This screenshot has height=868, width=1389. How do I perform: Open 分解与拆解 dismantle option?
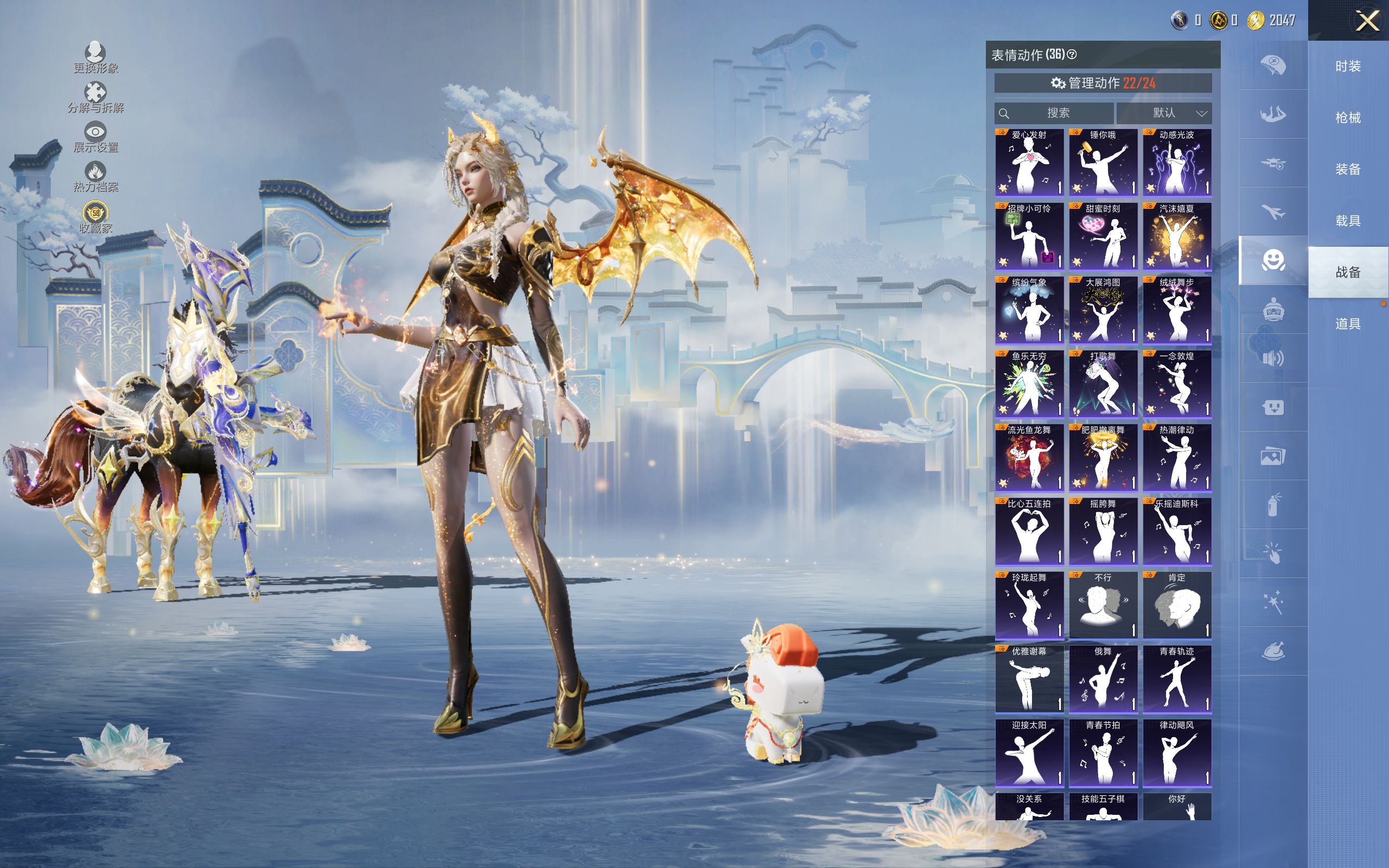click(95, 98)
